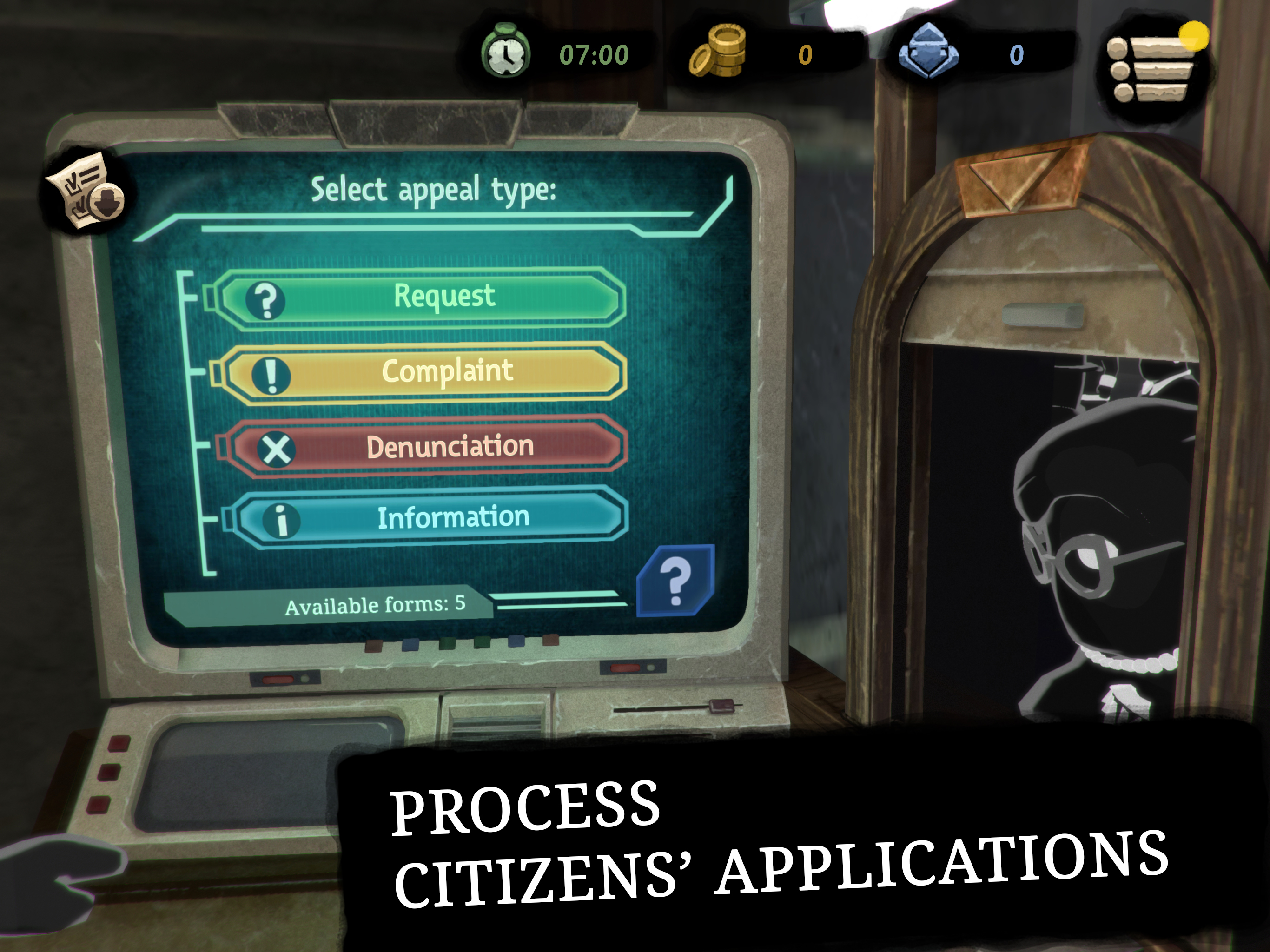Select the Request appeal type
This screenshot has height=952, width=1270.
click(x=422, y=298)
